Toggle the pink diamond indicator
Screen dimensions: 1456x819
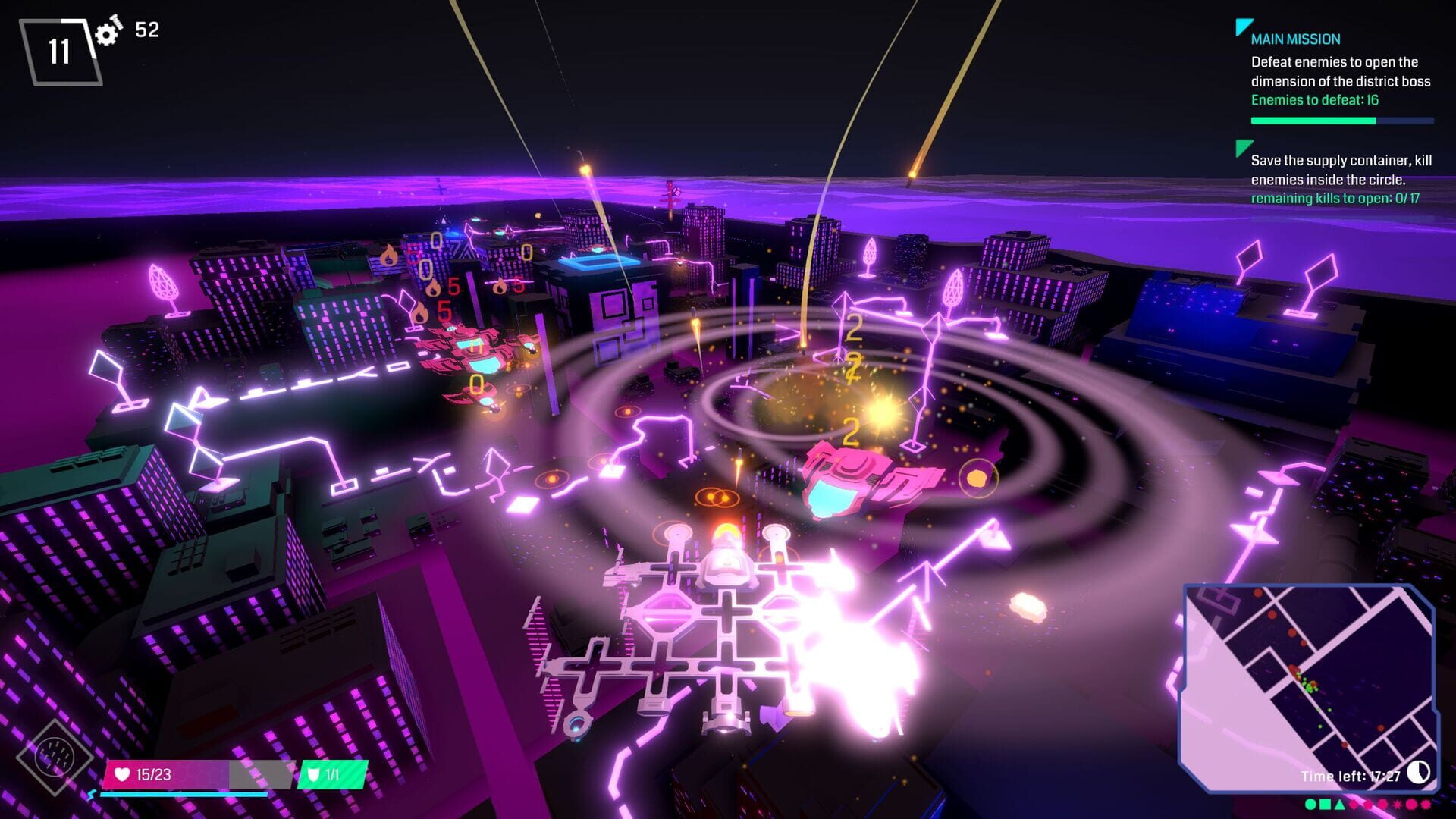(1354, 804)
